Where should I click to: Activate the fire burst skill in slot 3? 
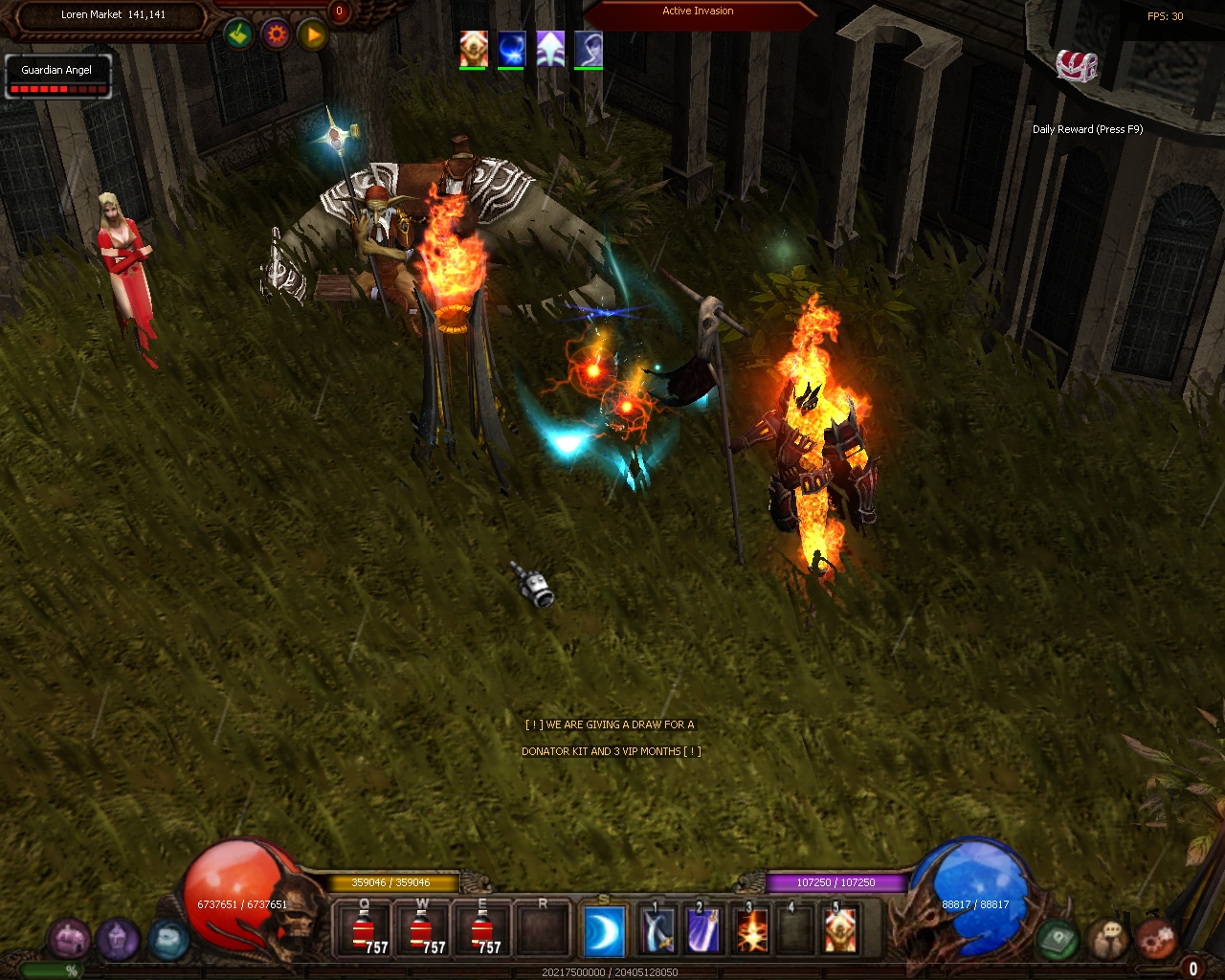pyautogui.click(x=750, y=930)
